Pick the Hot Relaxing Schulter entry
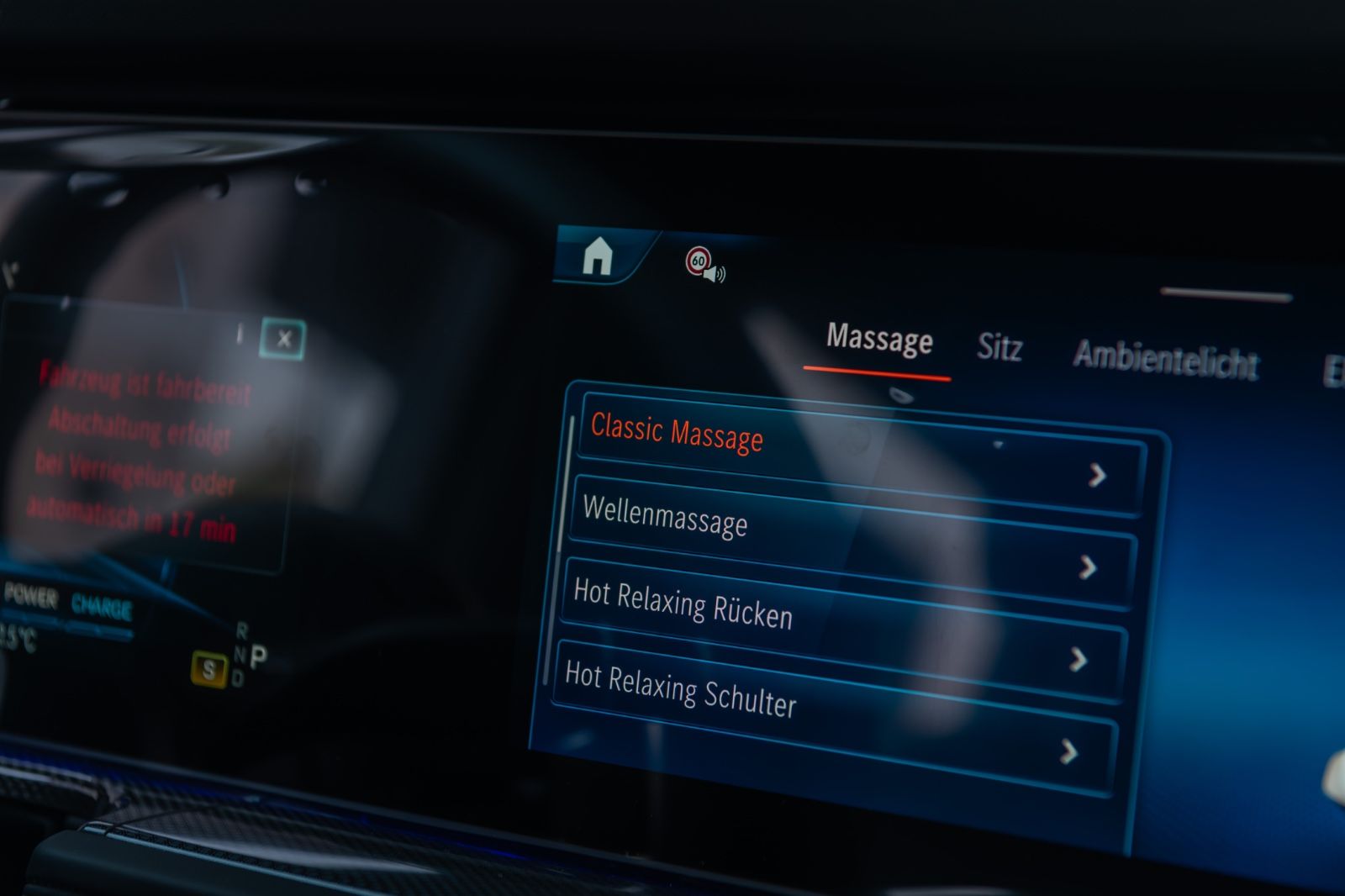The width and height of the screenshot is (1345, 896). 832,714
